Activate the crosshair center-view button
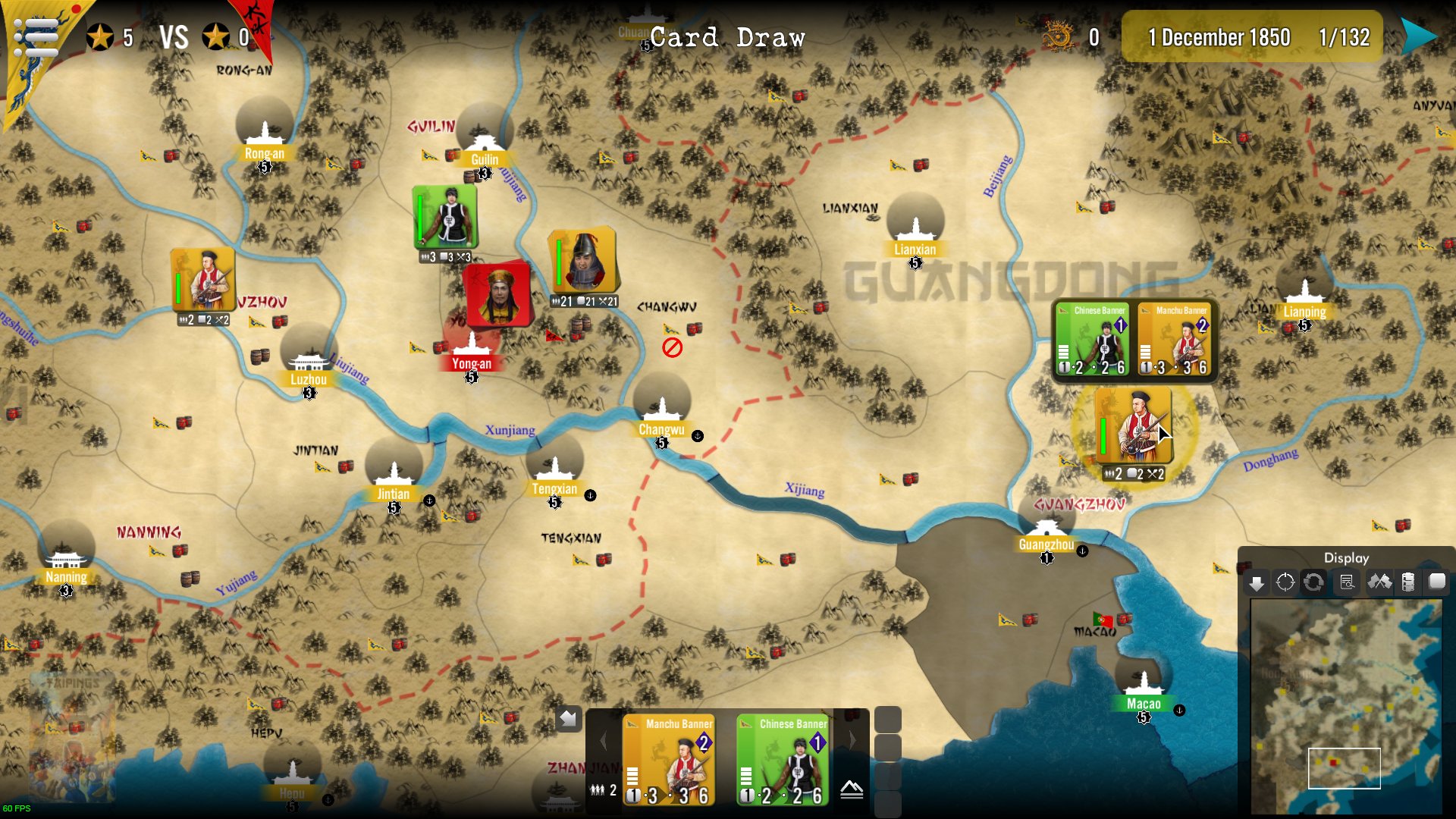 coord(1285,582)
